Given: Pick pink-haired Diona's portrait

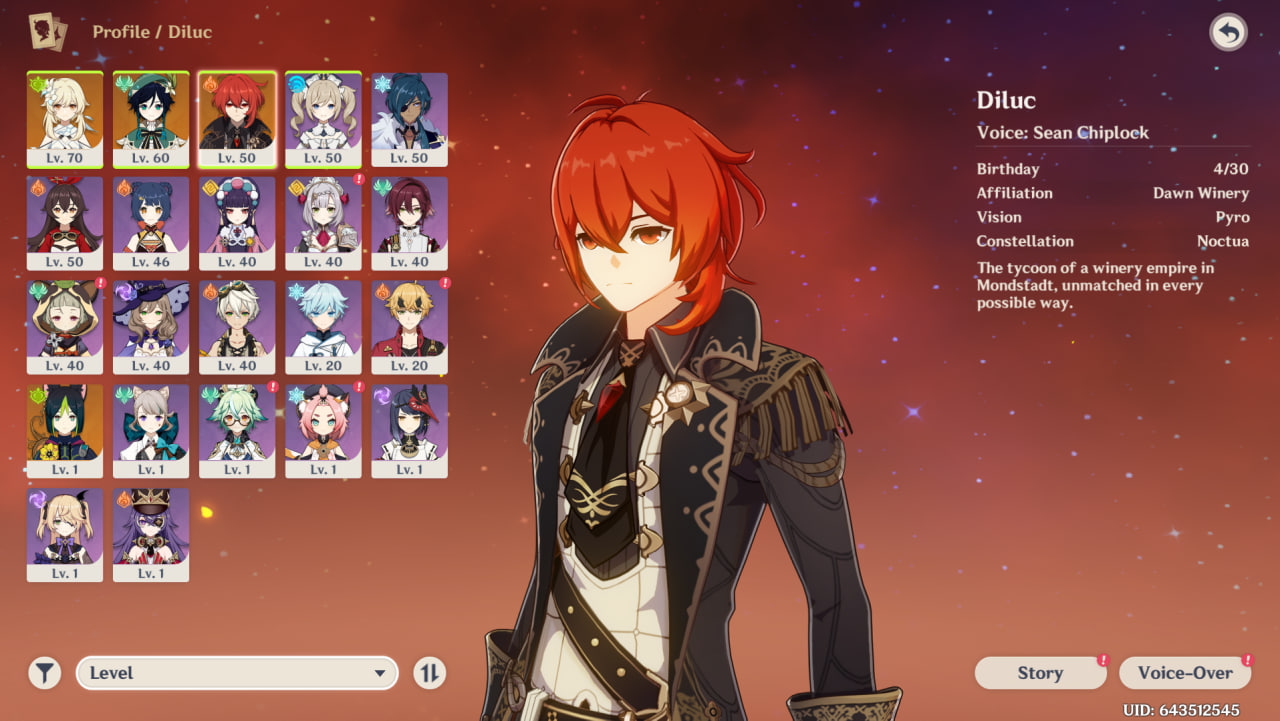Looking at the screenshot, I should click(323, 430).
